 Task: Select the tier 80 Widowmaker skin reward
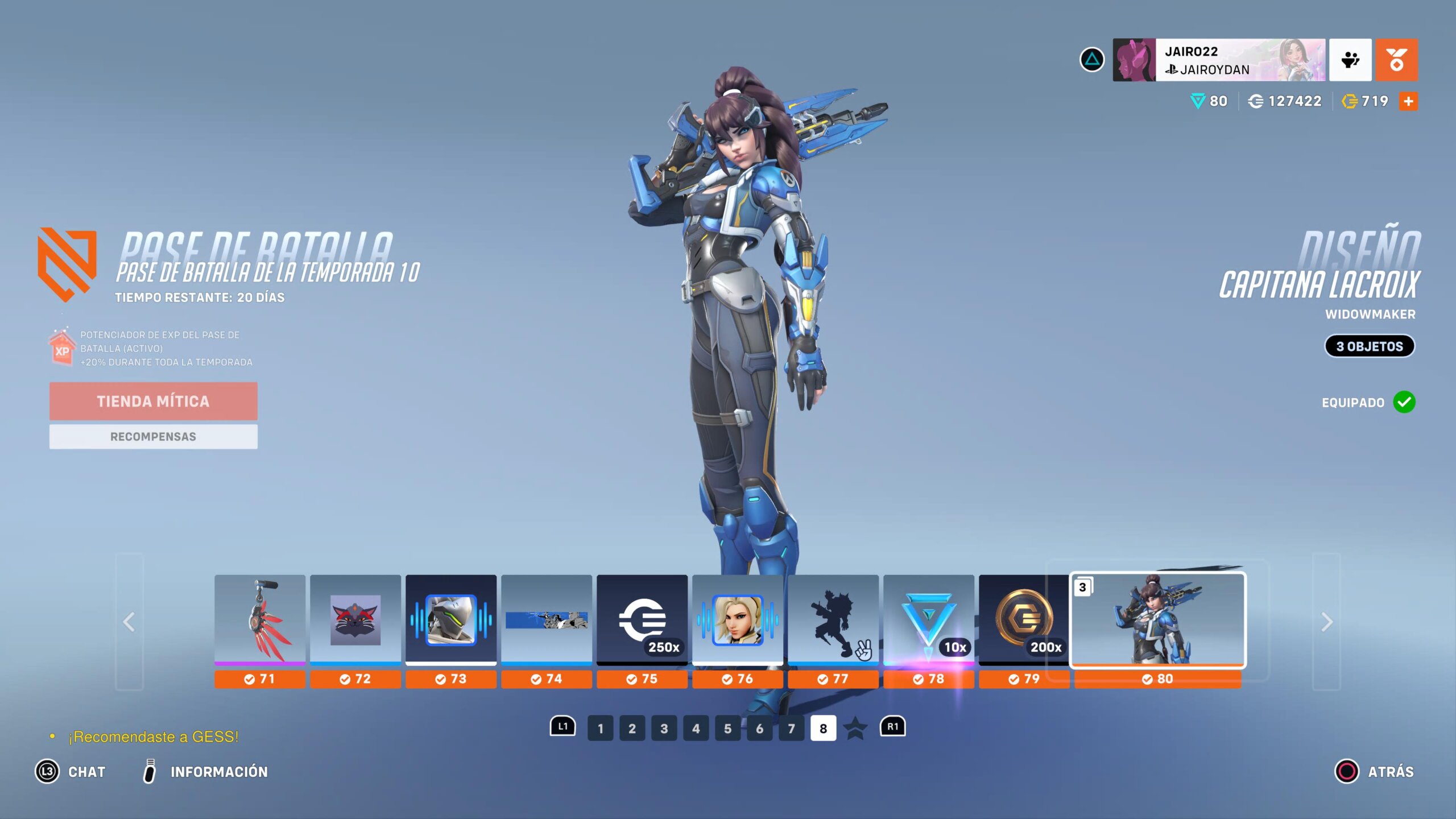coord(1158,620)
